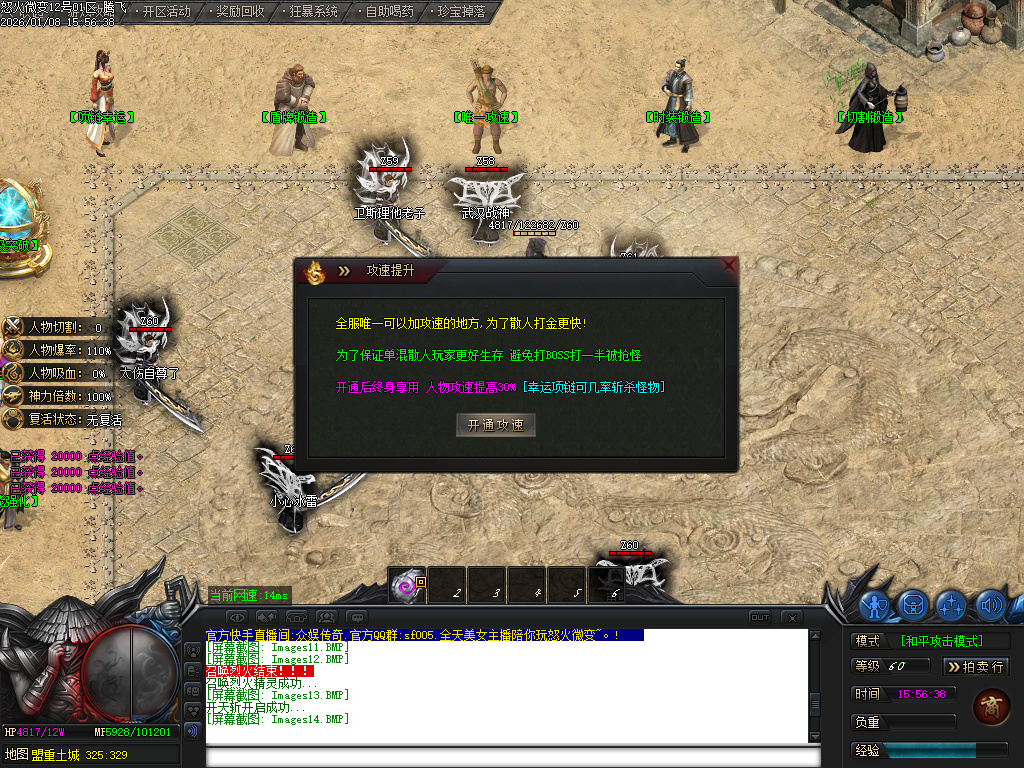
Task: Open the skills sparkle icon
Action: coord(951,604)
